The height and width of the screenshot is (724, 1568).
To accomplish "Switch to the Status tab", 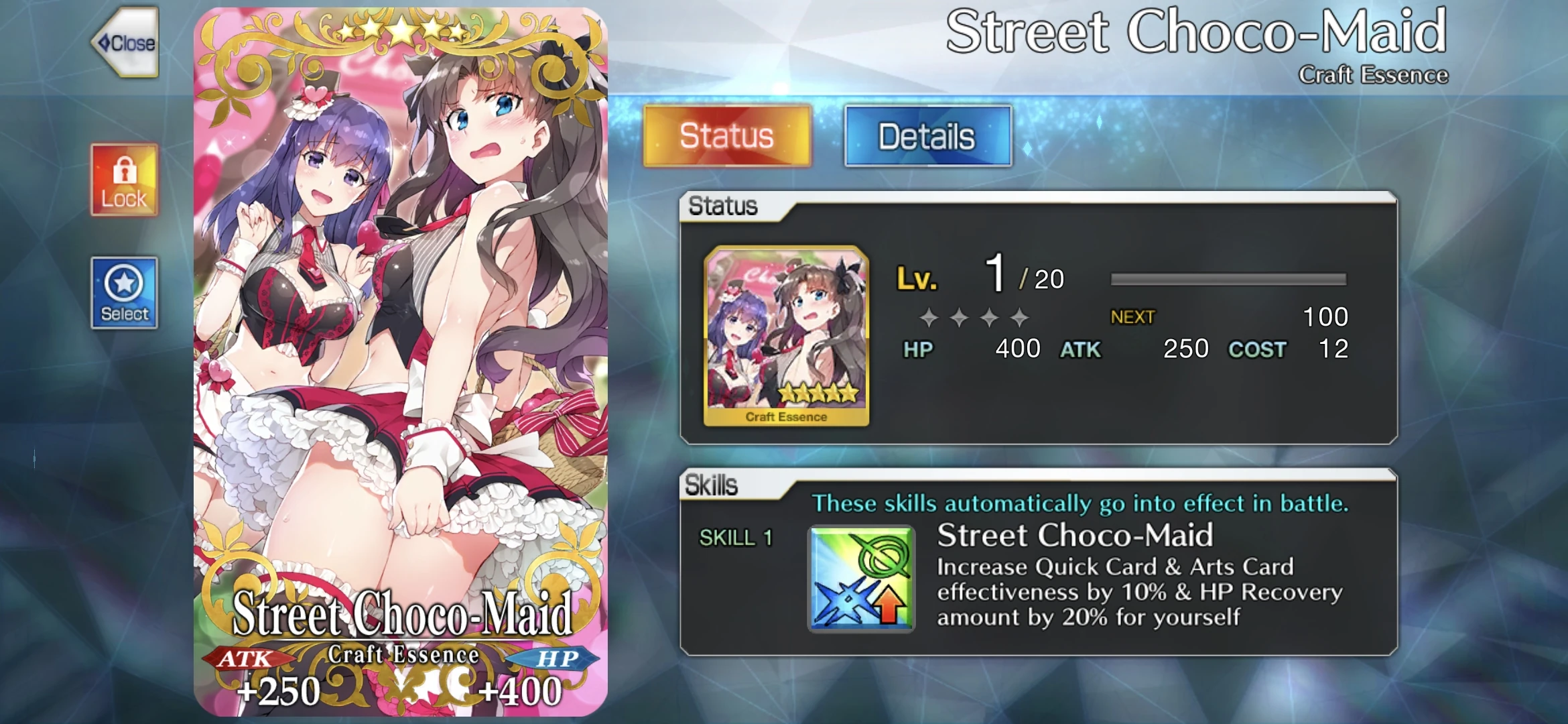I will [728, 136].
